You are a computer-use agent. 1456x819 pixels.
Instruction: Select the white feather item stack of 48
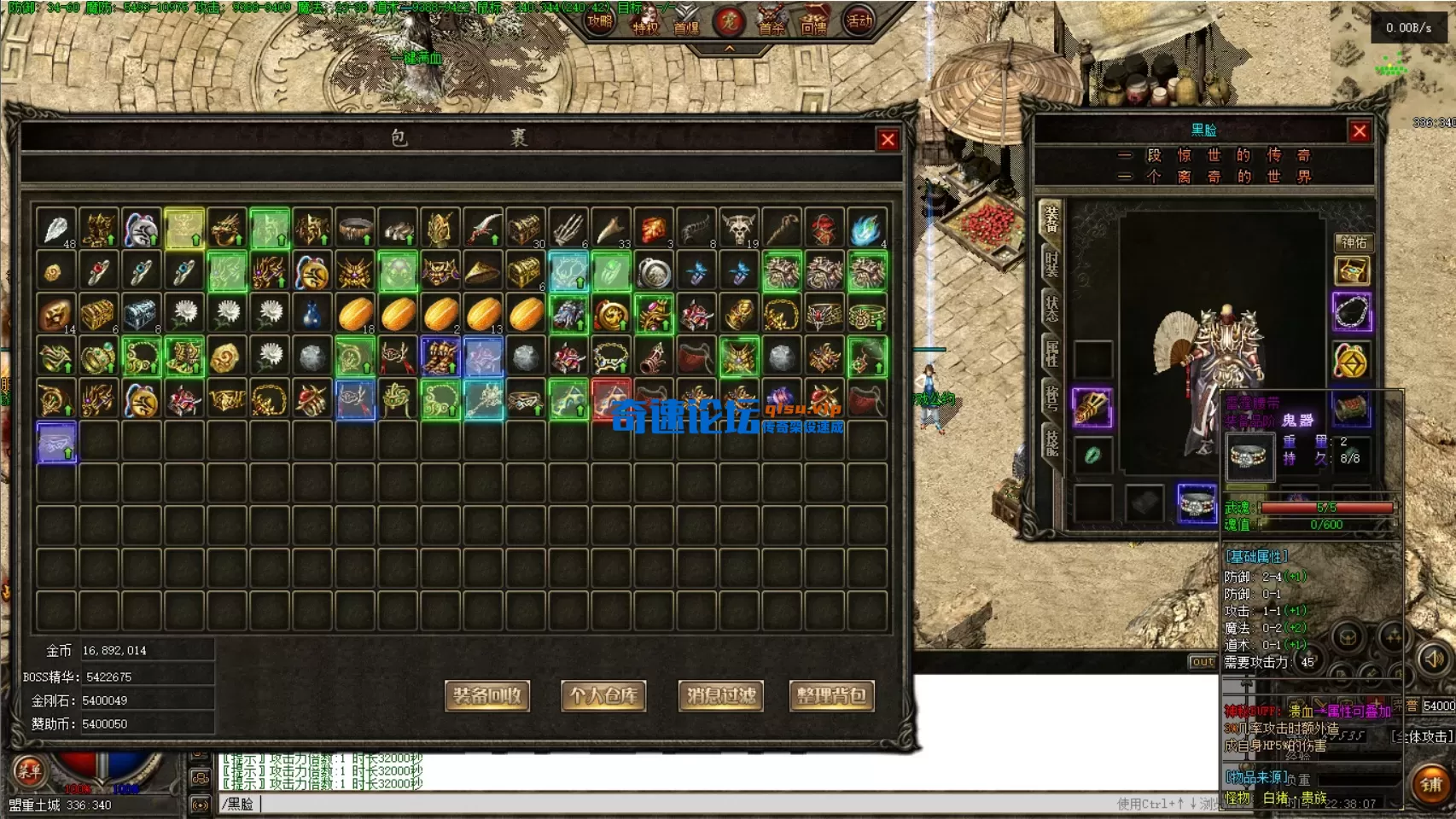pos(56,229)
